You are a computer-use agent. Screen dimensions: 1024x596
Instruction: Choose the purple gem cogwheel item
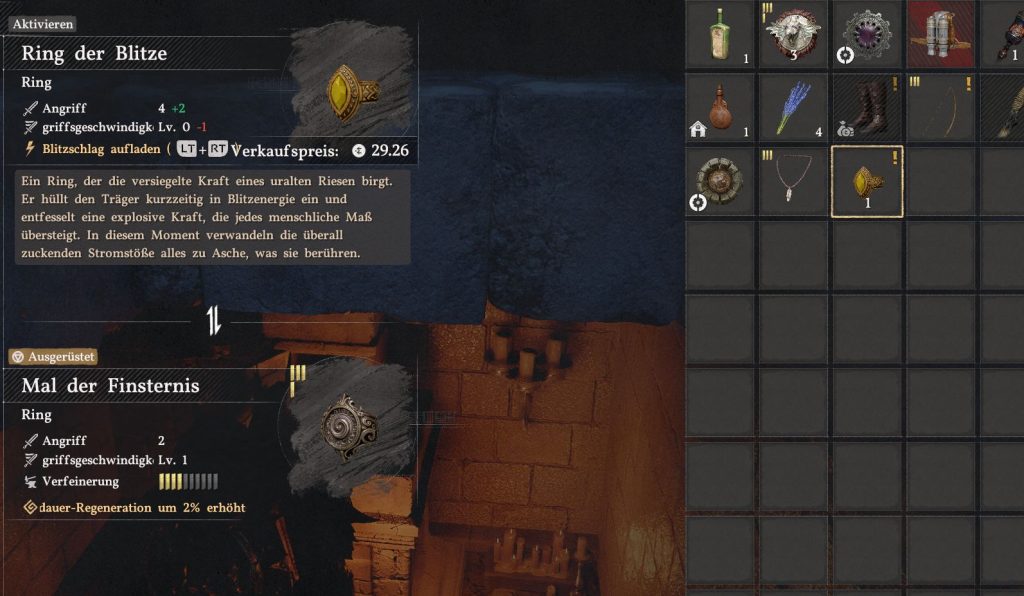866,34
